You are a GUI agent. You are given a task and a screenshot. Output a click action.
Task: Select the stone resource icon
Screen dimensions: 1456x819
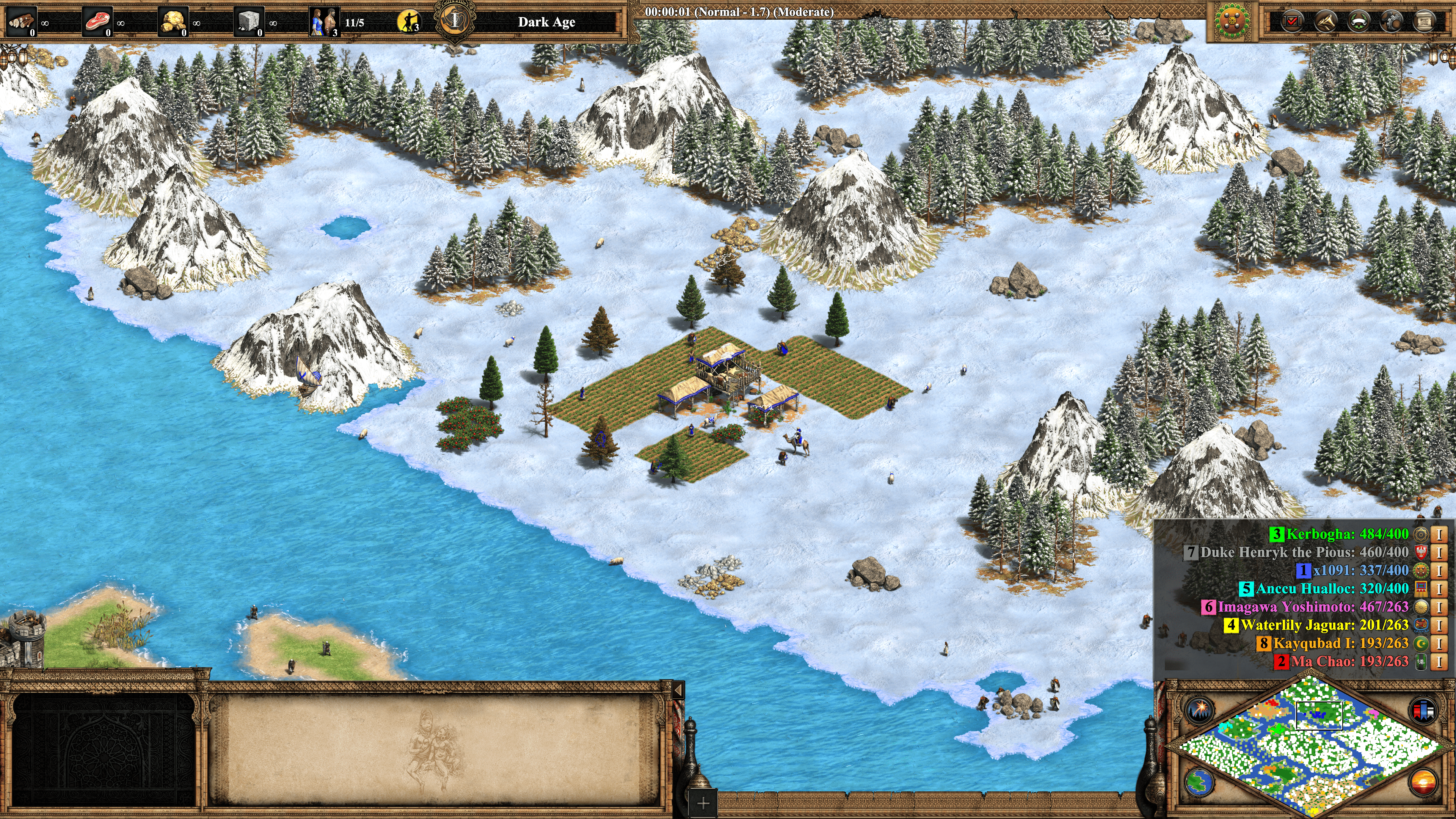click(249, 22)
